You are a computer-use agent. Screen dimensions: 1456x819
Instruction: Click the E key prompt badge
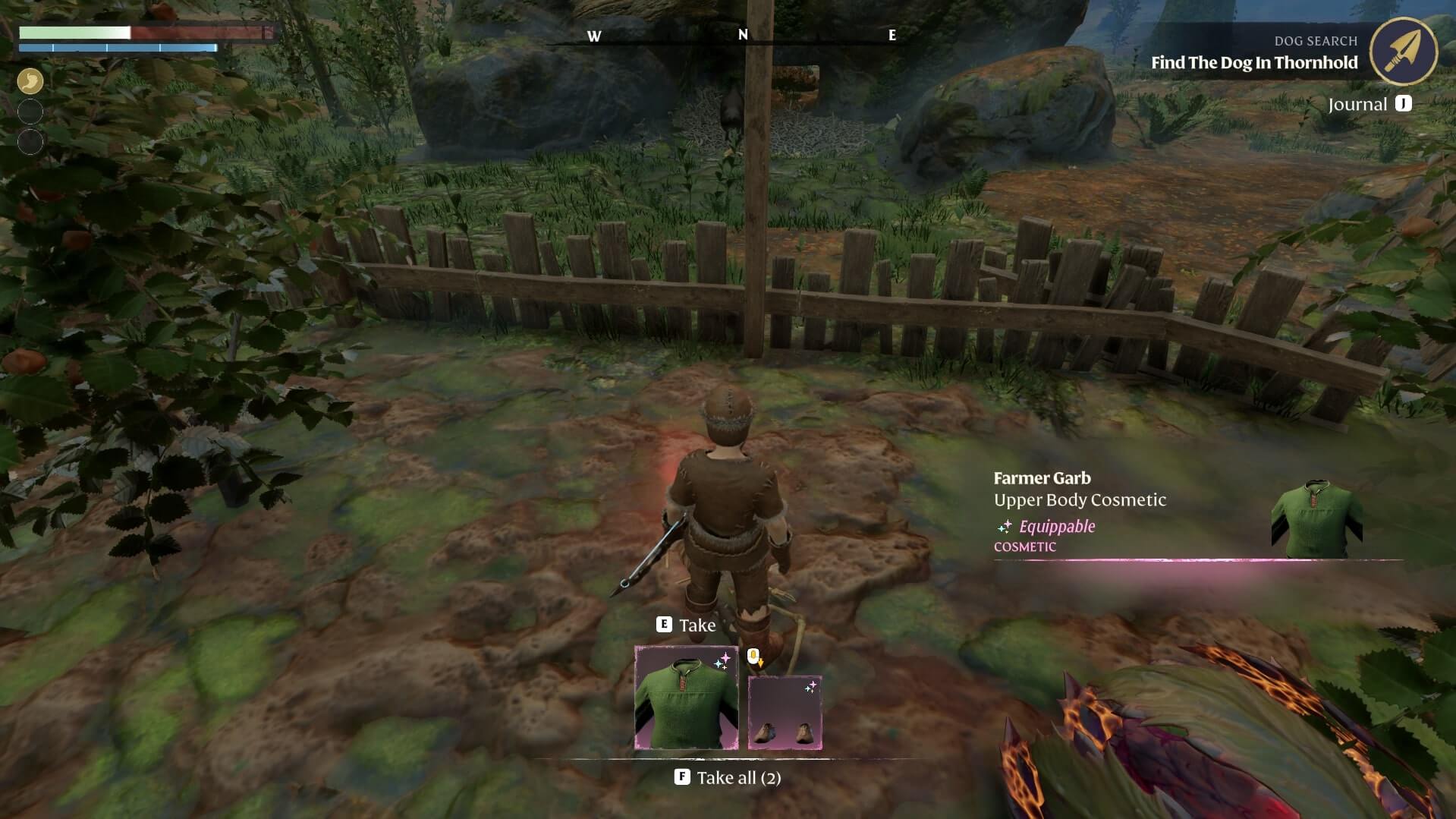663,625
